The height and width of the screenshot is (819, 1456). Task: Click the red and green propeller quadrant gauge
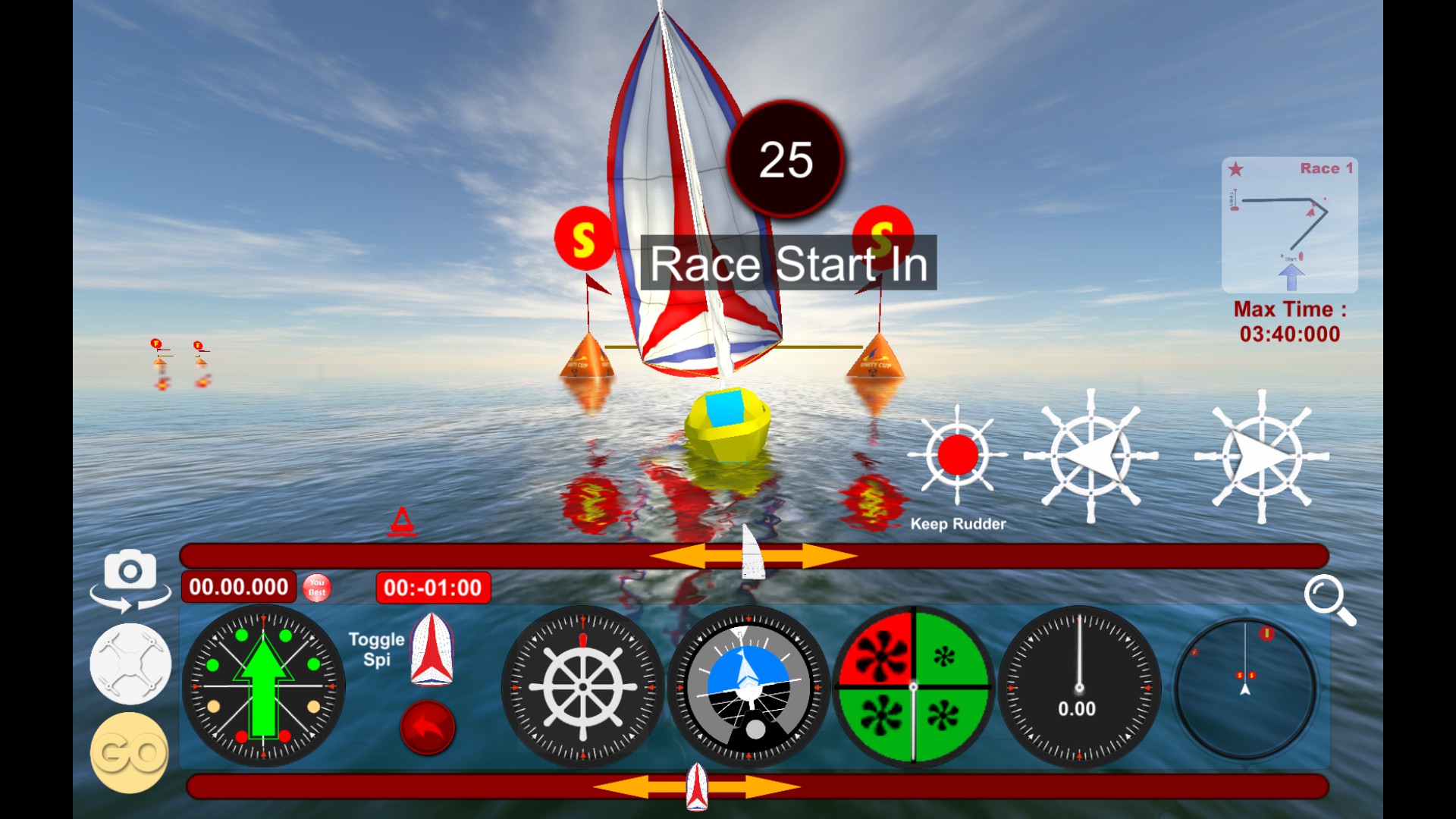coord(912,686)
